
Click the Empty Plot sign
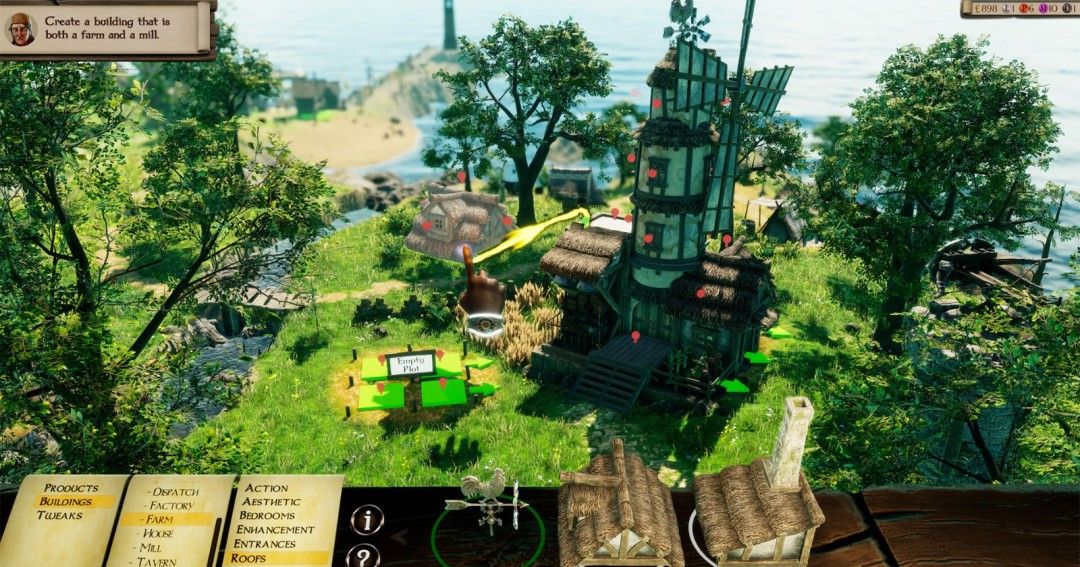(x=410, y=363)
